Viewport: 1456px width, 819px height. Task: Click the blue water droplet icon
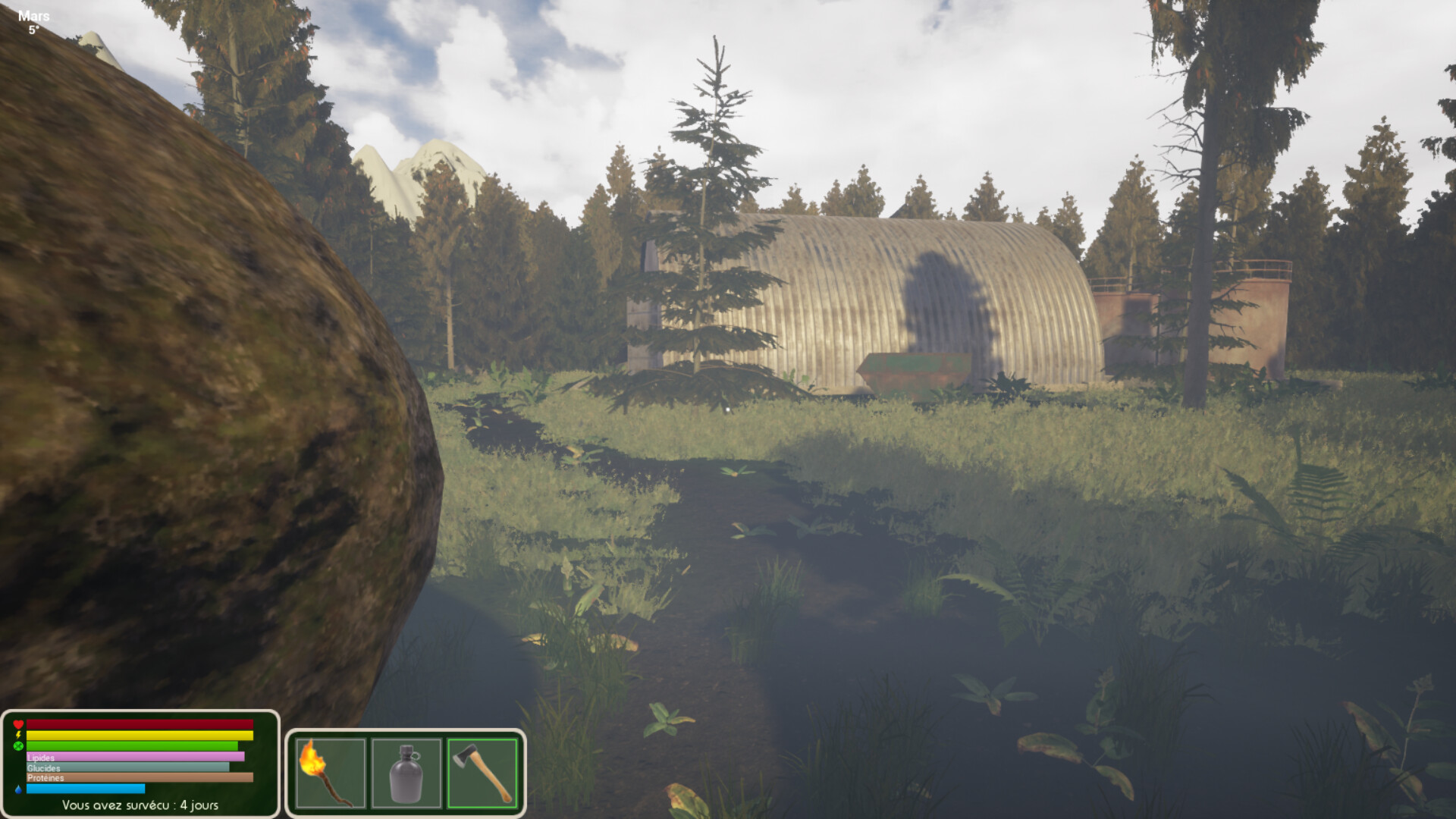(x=17, y=789)
